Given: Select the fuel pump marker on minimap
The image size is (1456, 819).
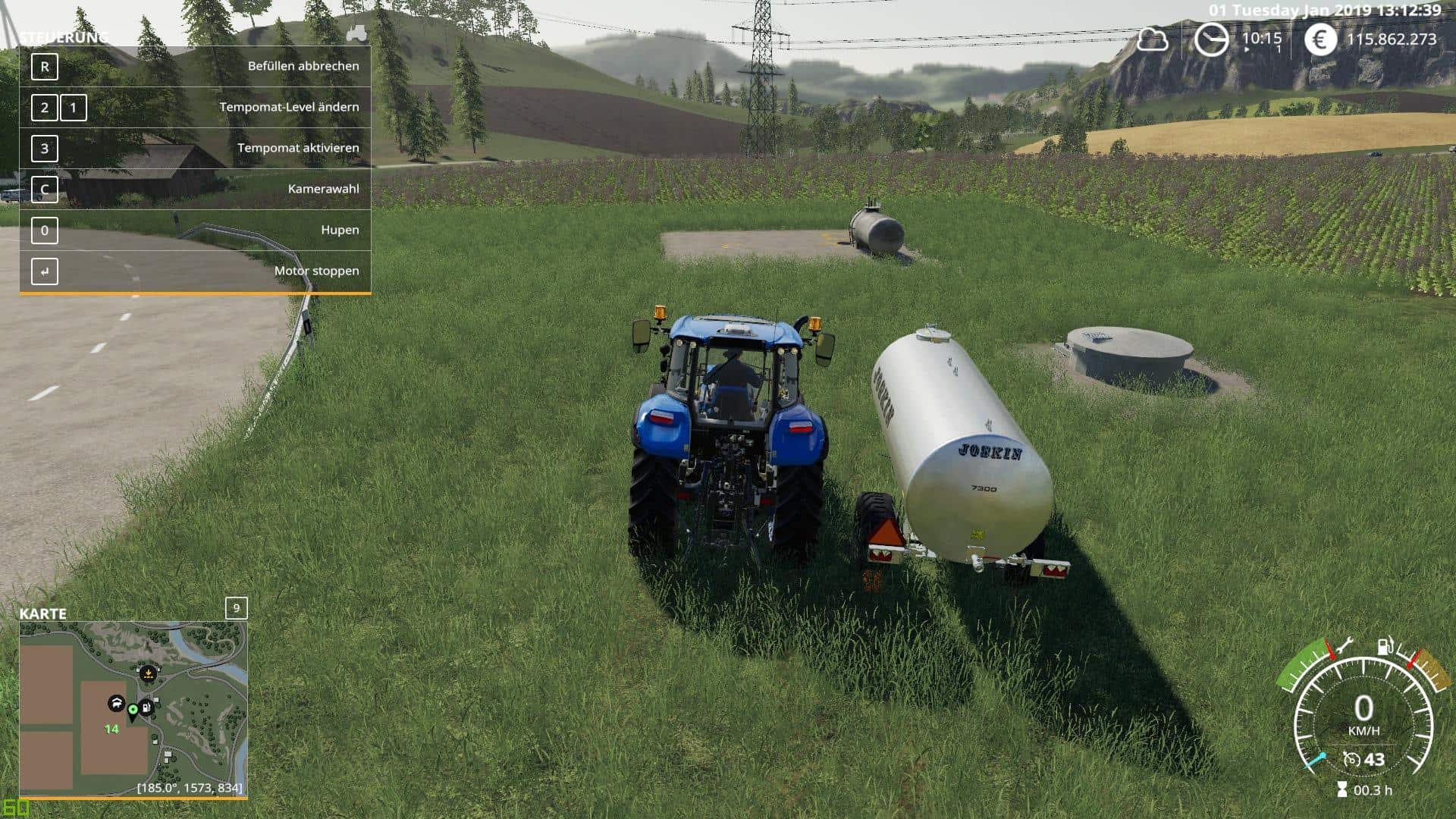Looking at the screenshot, I should click(147, 708).
